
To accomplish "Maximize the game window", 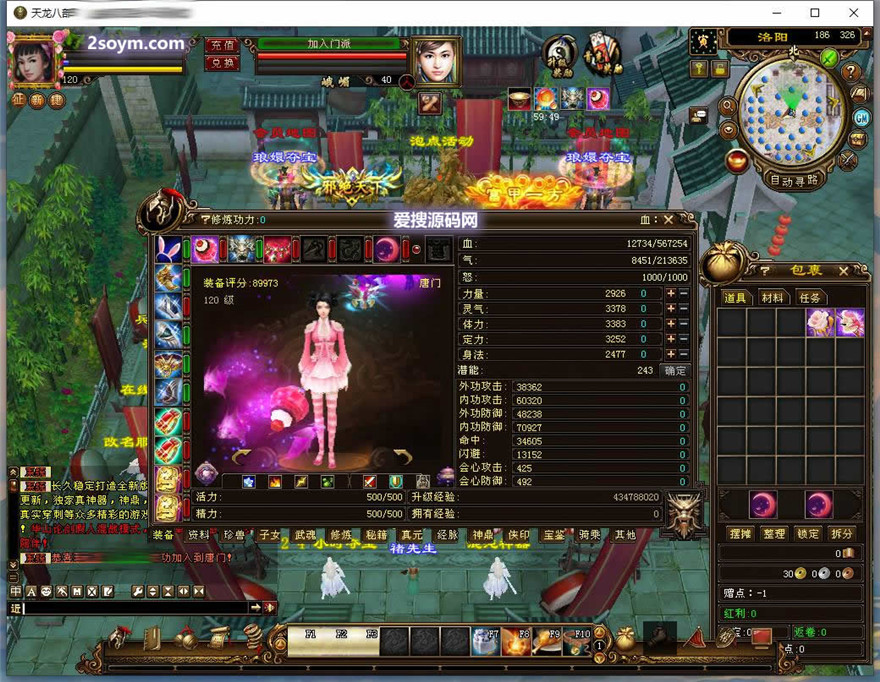I will coord(815,12).
